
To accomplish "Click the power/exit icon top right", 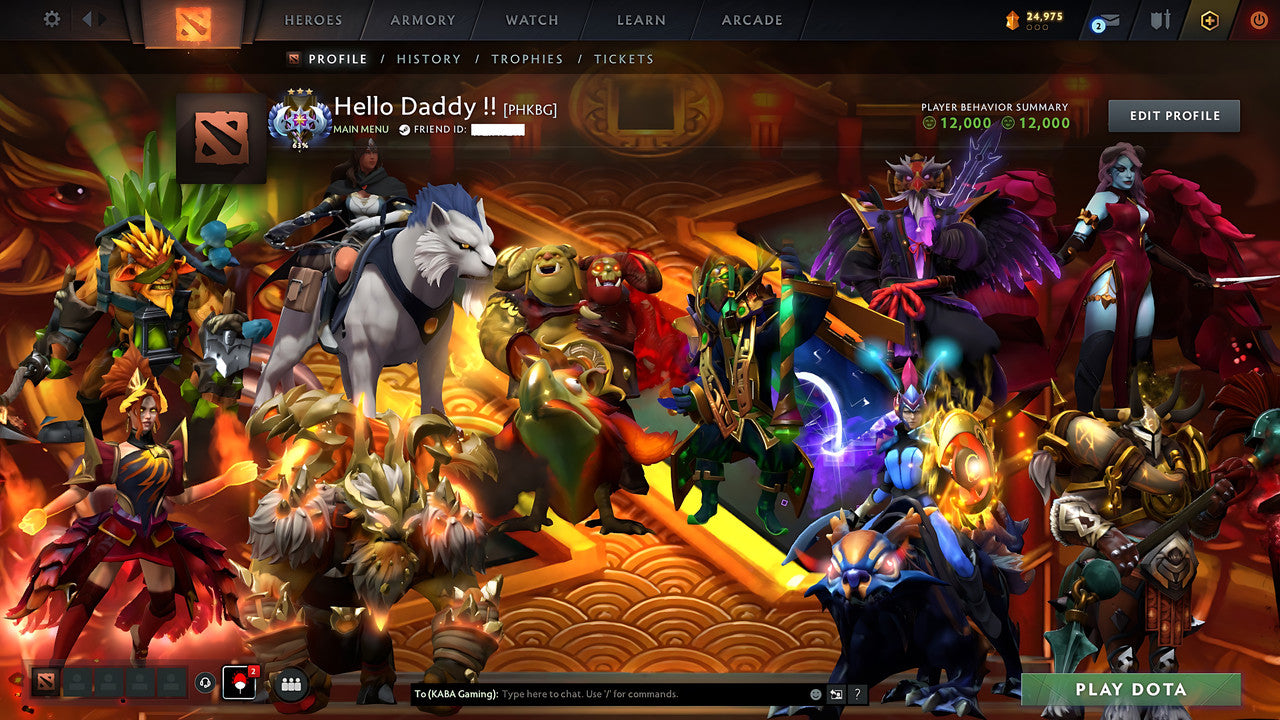I will tap(1256, 20).
